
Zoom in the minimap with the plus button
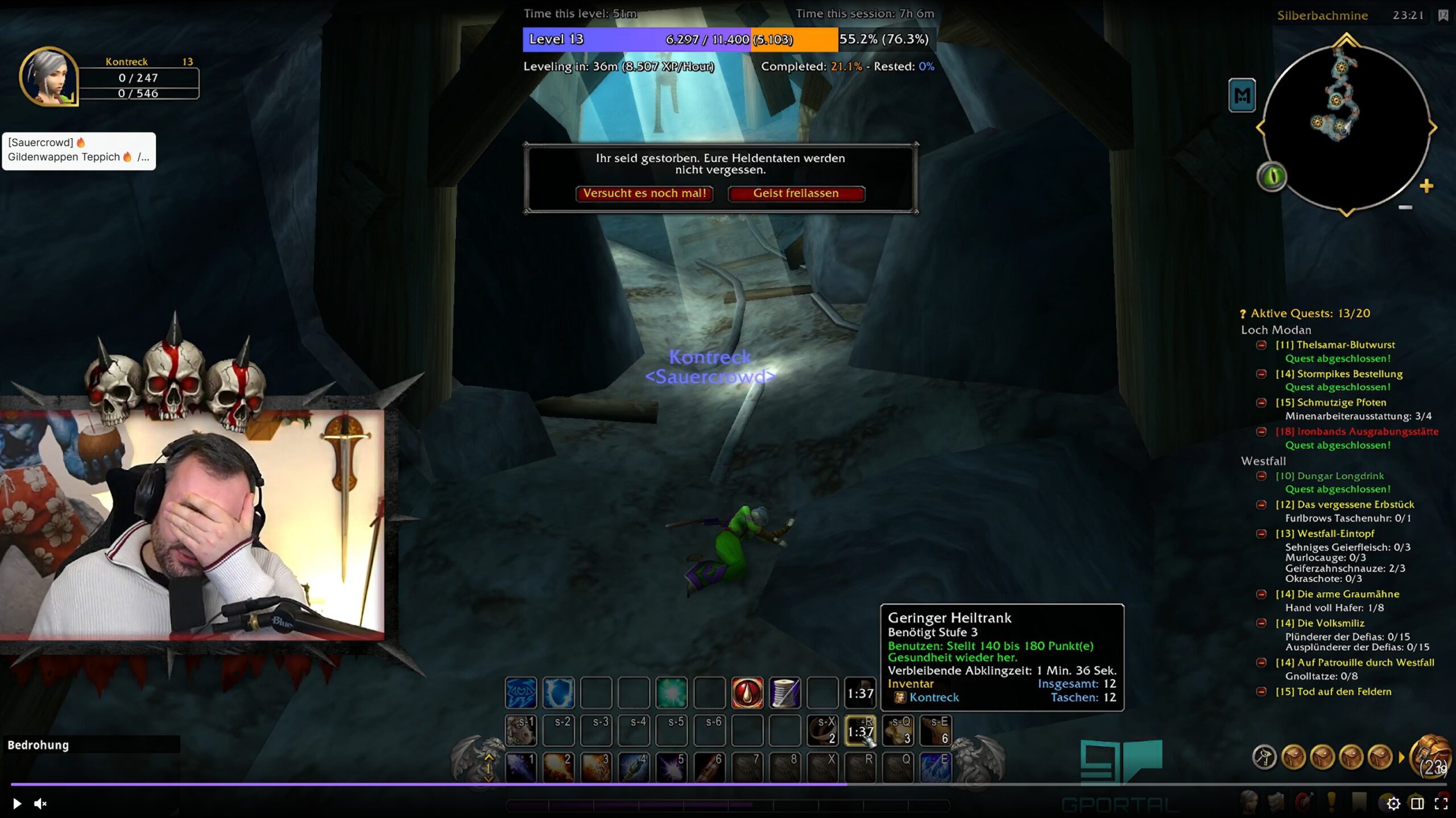tap(1426, 186)
